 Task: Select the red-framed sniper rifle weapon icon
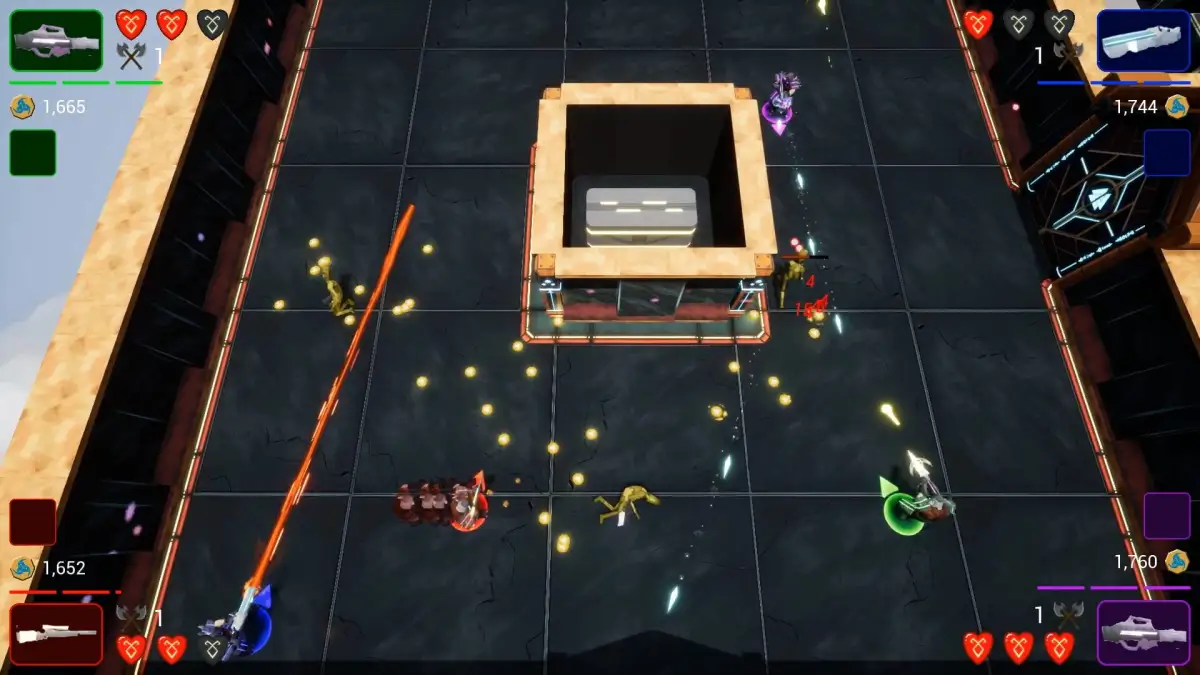[56, 634]
